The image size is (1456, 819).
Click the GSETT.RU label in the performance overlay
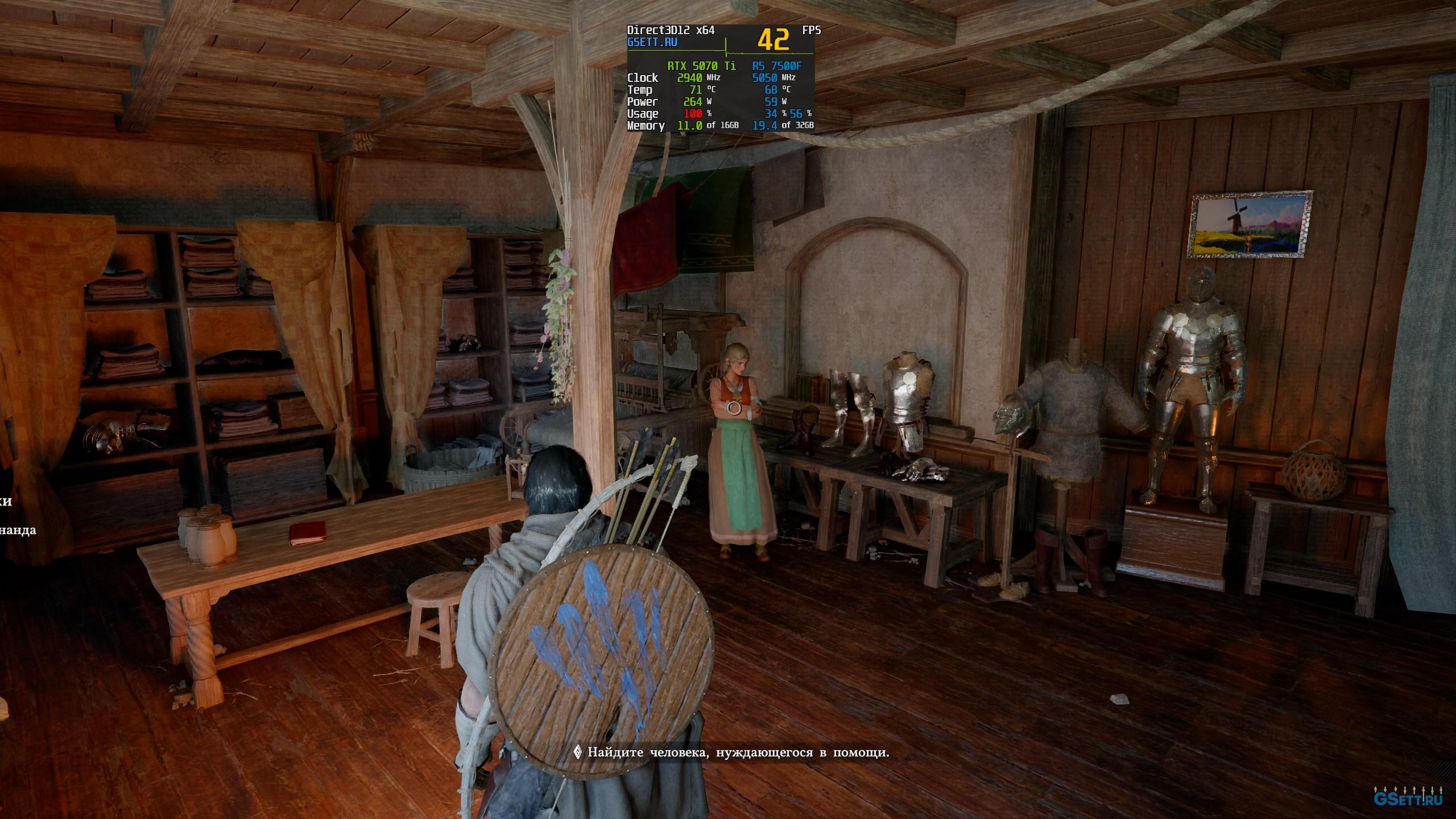[652, 43]
